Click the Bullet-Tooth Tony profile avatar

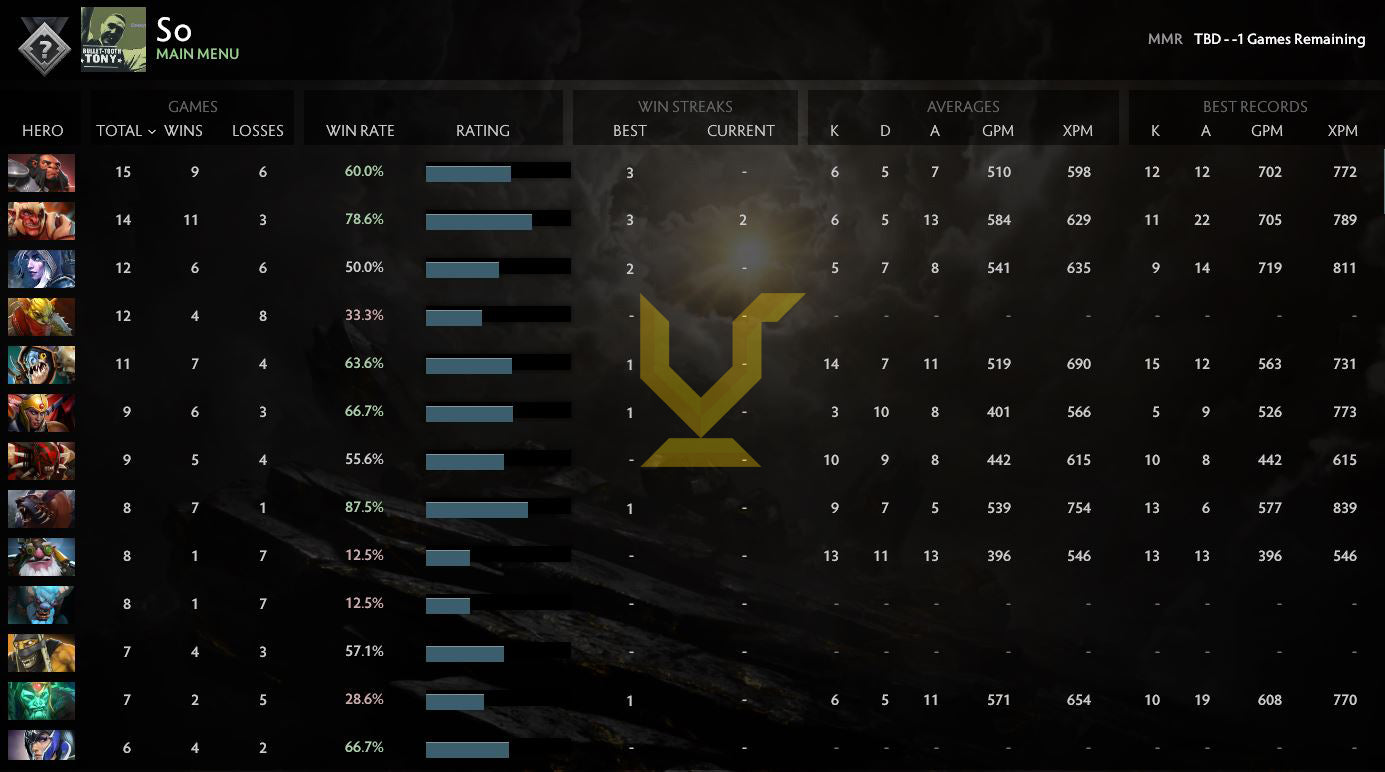pos(113,40)
